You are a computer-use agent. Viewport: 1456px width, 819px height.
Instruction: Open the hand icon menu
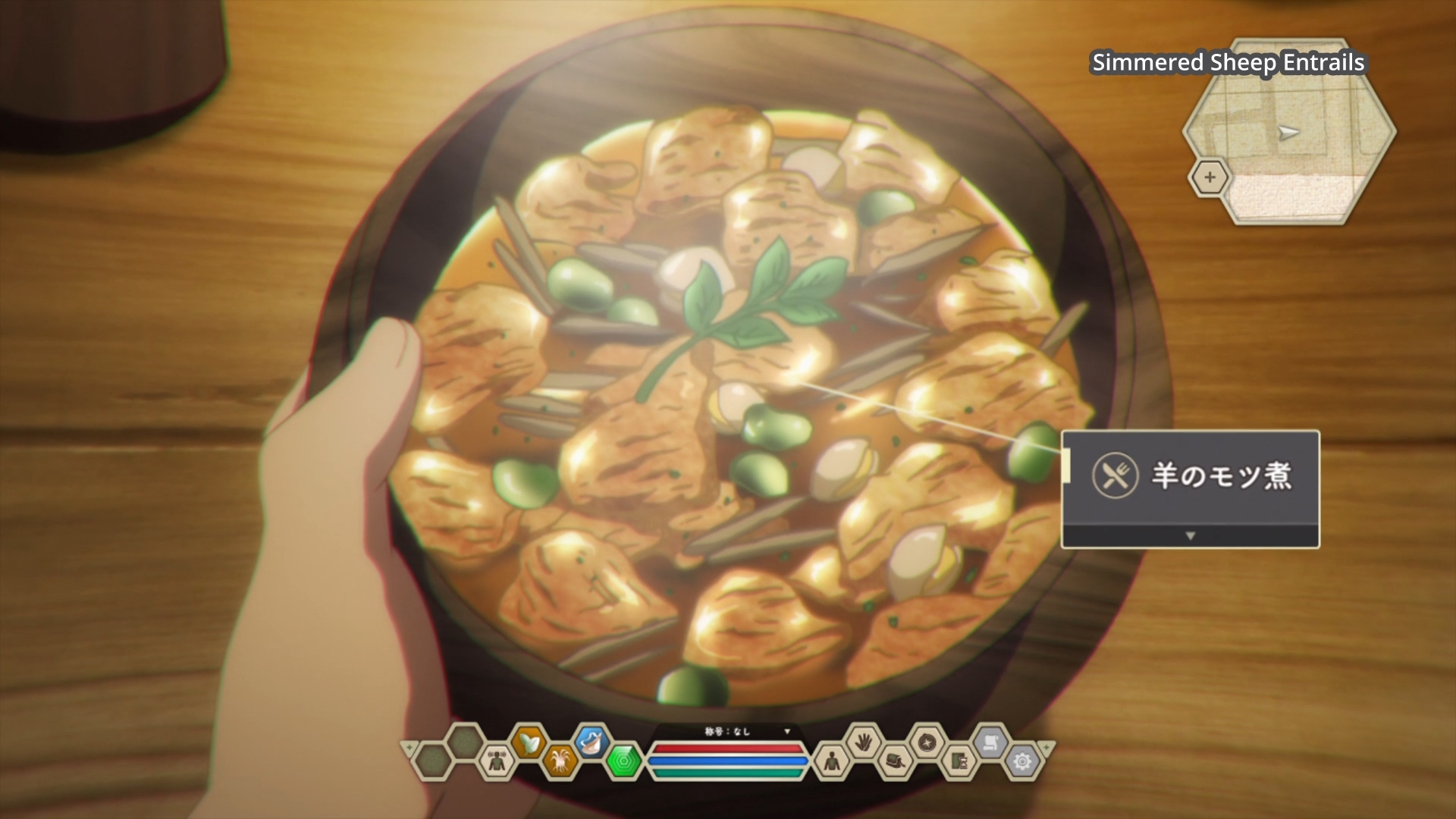click(863, 742)
